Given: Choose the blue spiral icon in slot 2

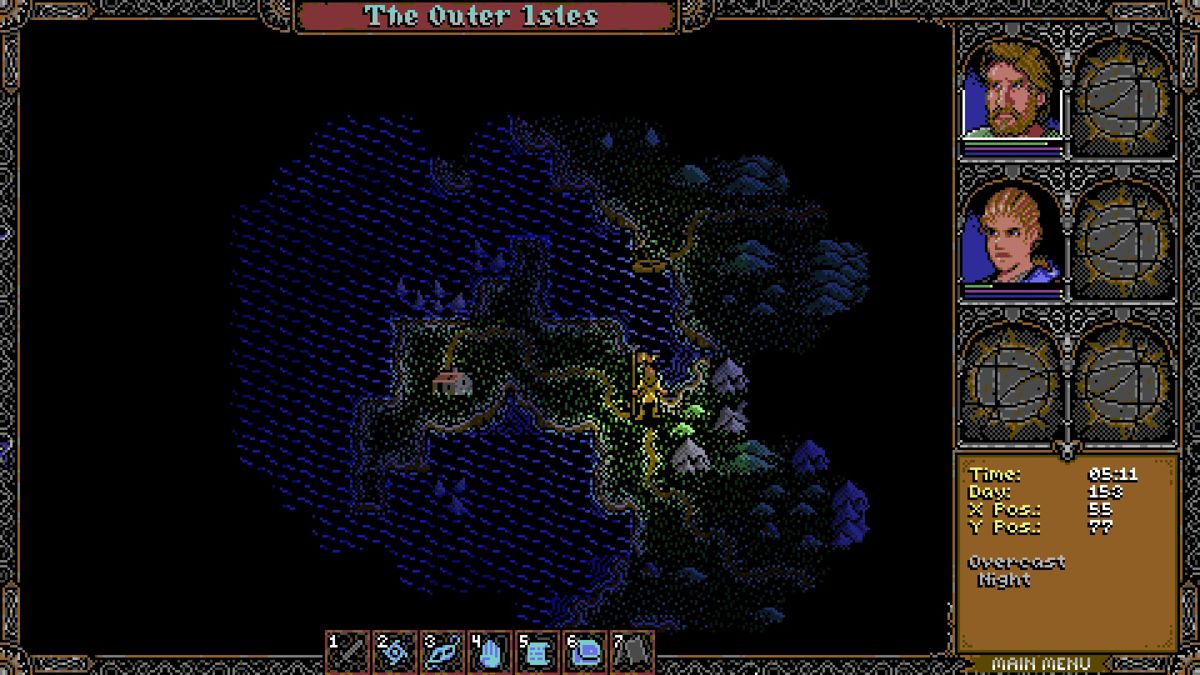Looking at the screenshot, I should [x=395, y=652].
